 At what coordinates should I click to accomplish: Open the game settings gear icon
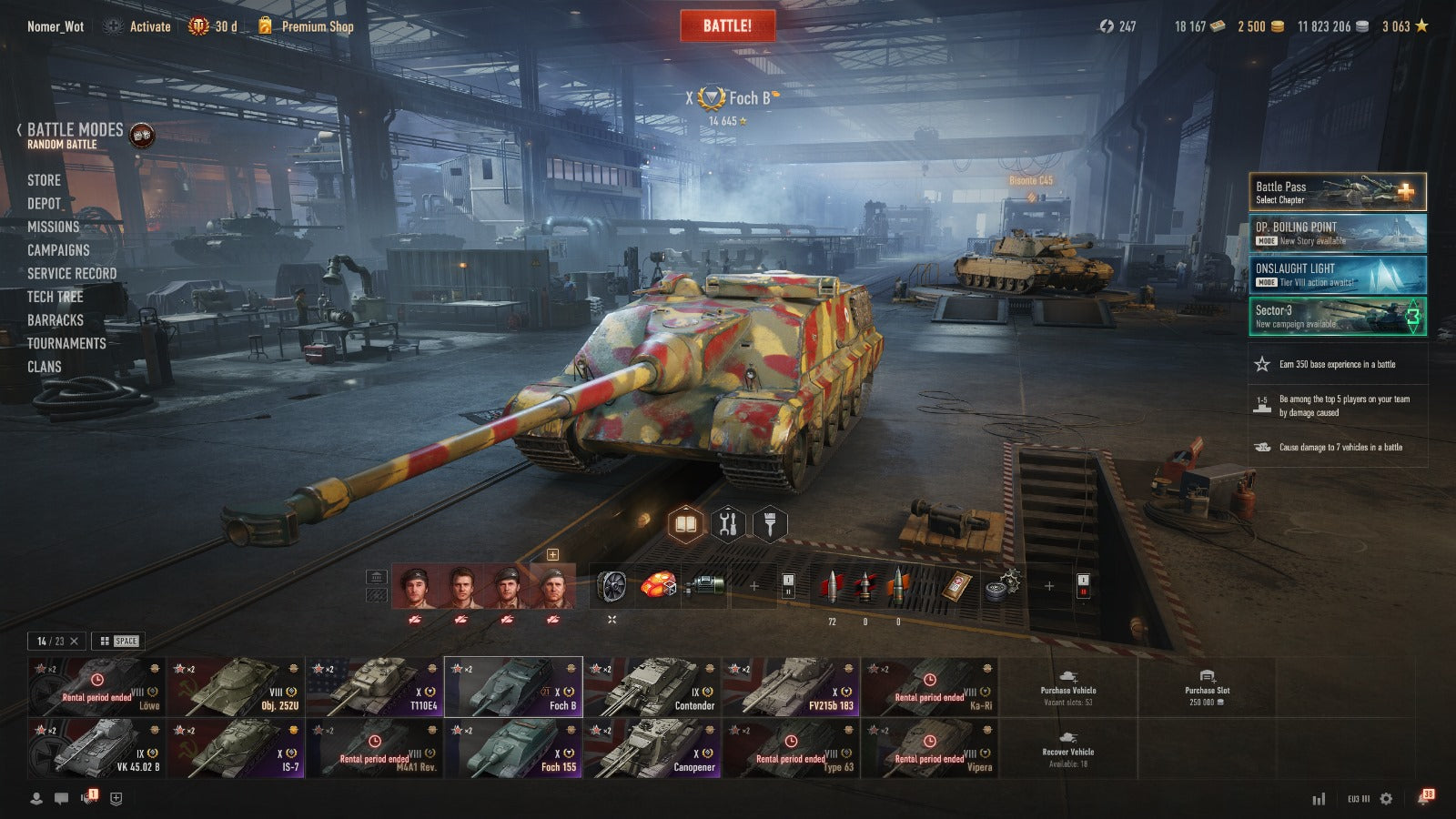coord(1386,798)
